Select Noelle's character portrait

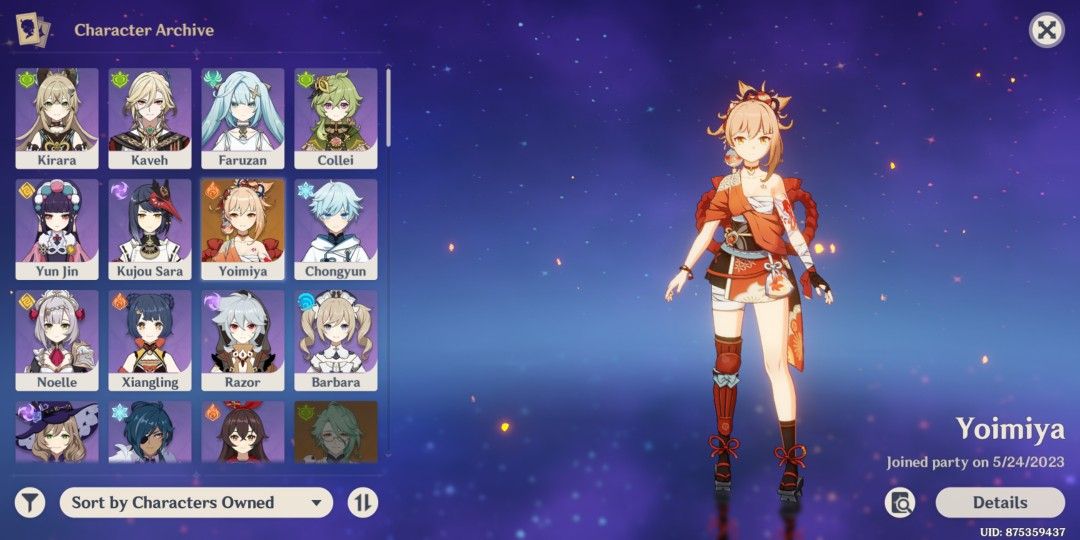(x=57, y=340)
